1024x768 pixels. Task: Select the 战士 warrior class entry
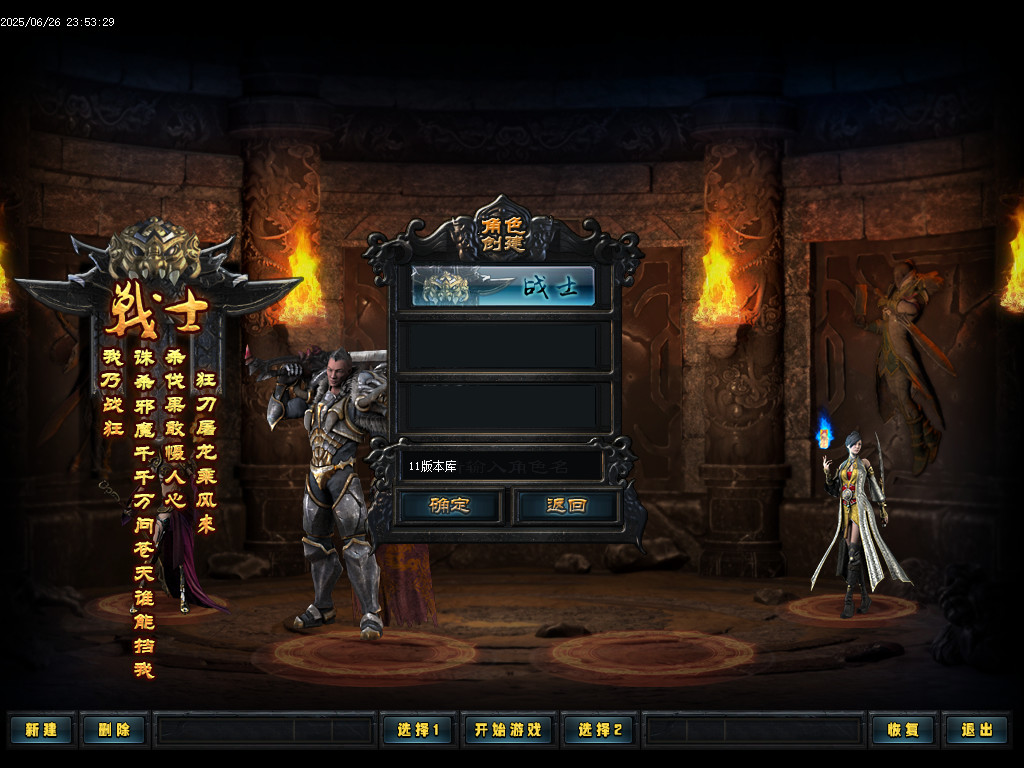[x=504, y=287]
